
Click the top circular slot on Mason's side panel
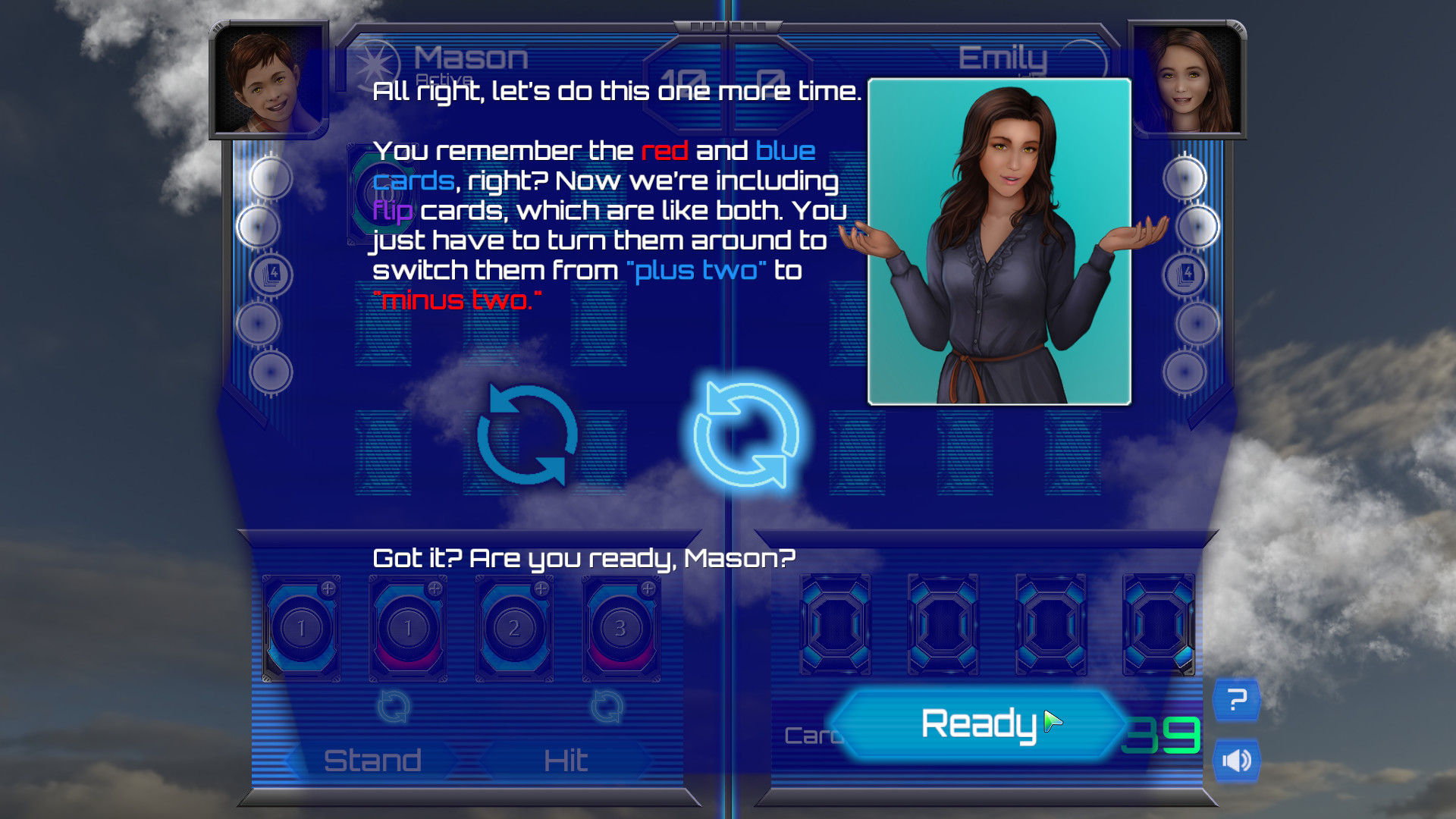271,178
